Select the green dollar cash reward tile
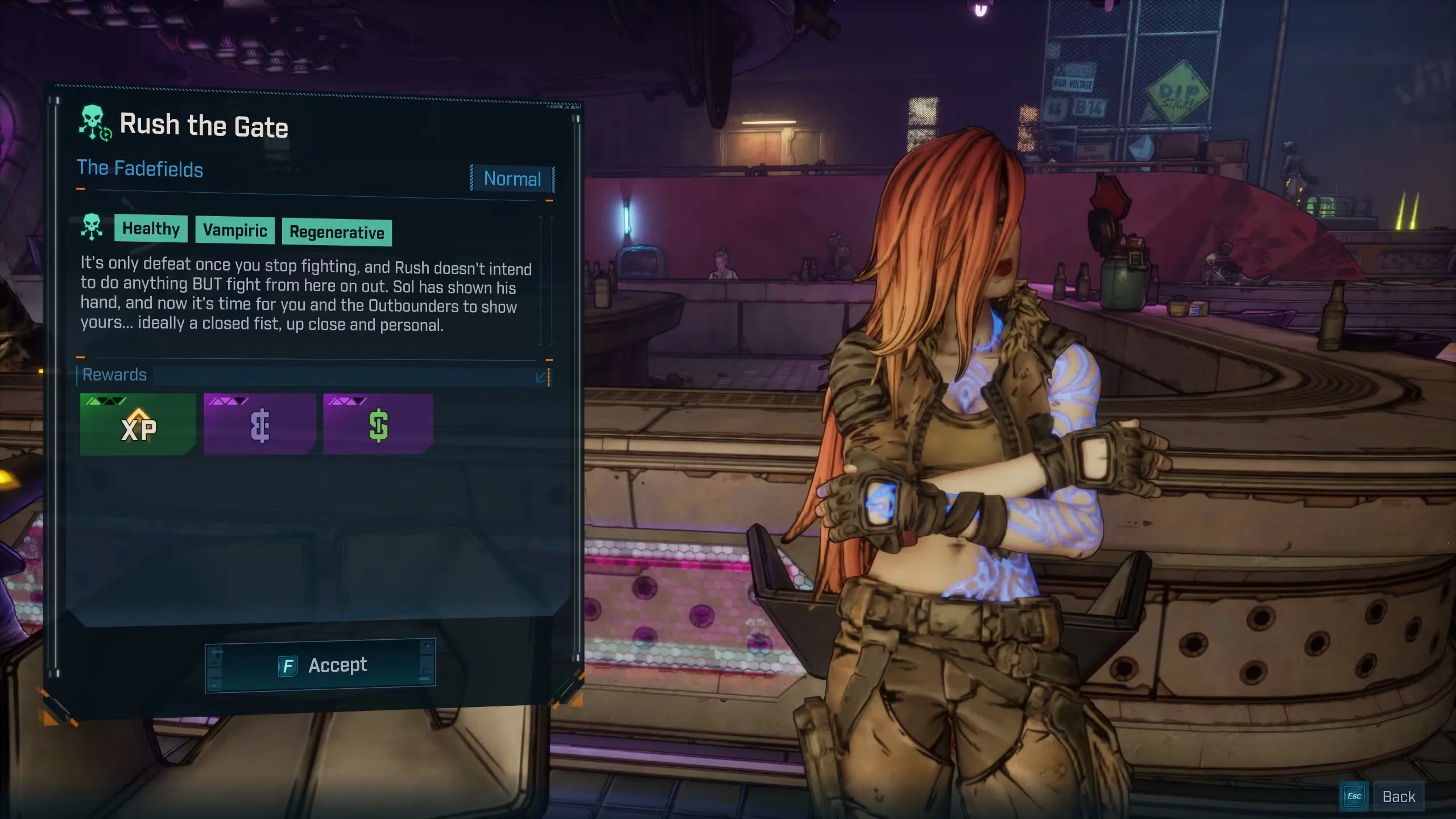Viewport: 1456px width, 819px height. pyautogui.click(x=378, y=424)
